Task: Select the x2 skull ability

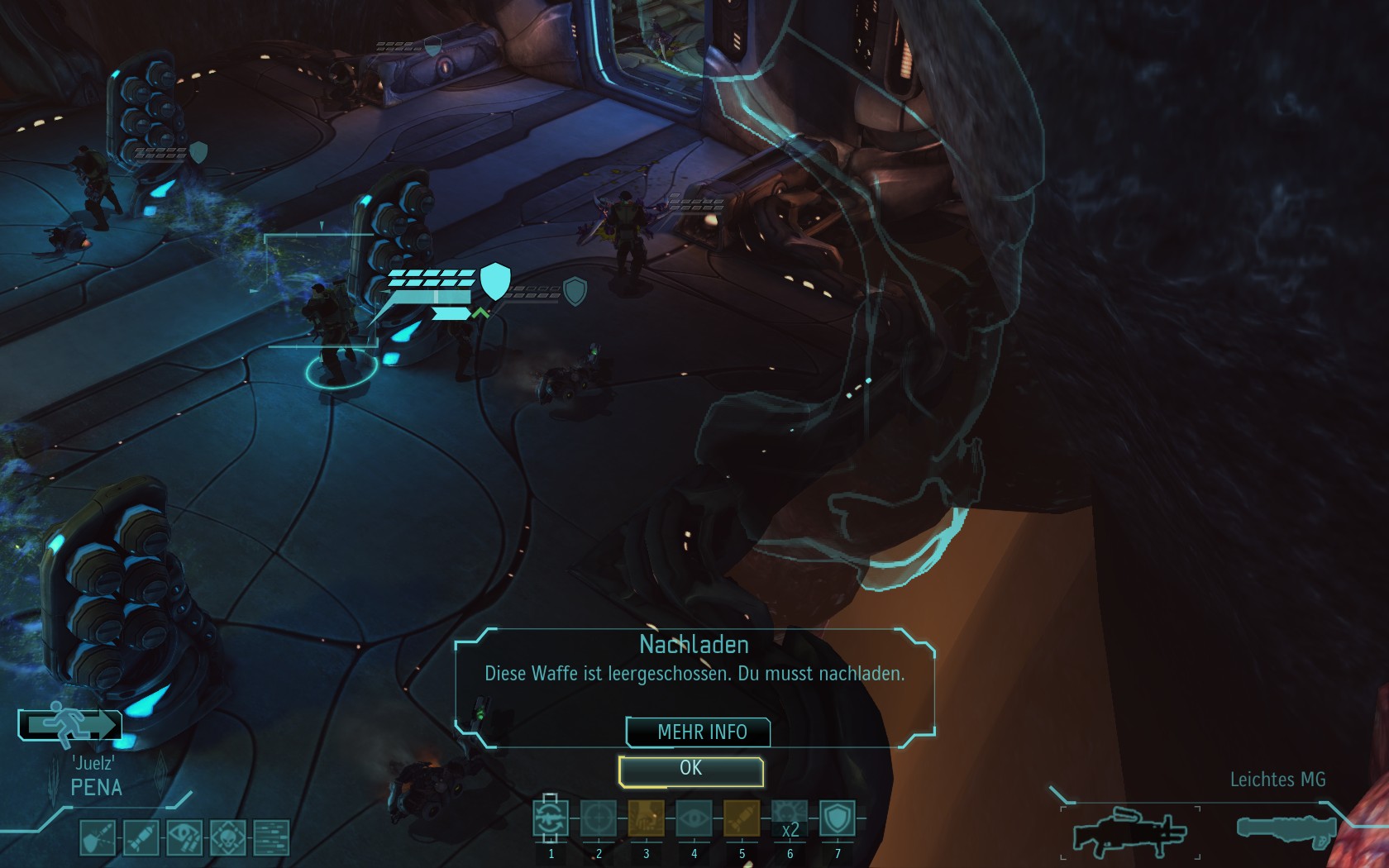Action: click(x=789, y=819)
